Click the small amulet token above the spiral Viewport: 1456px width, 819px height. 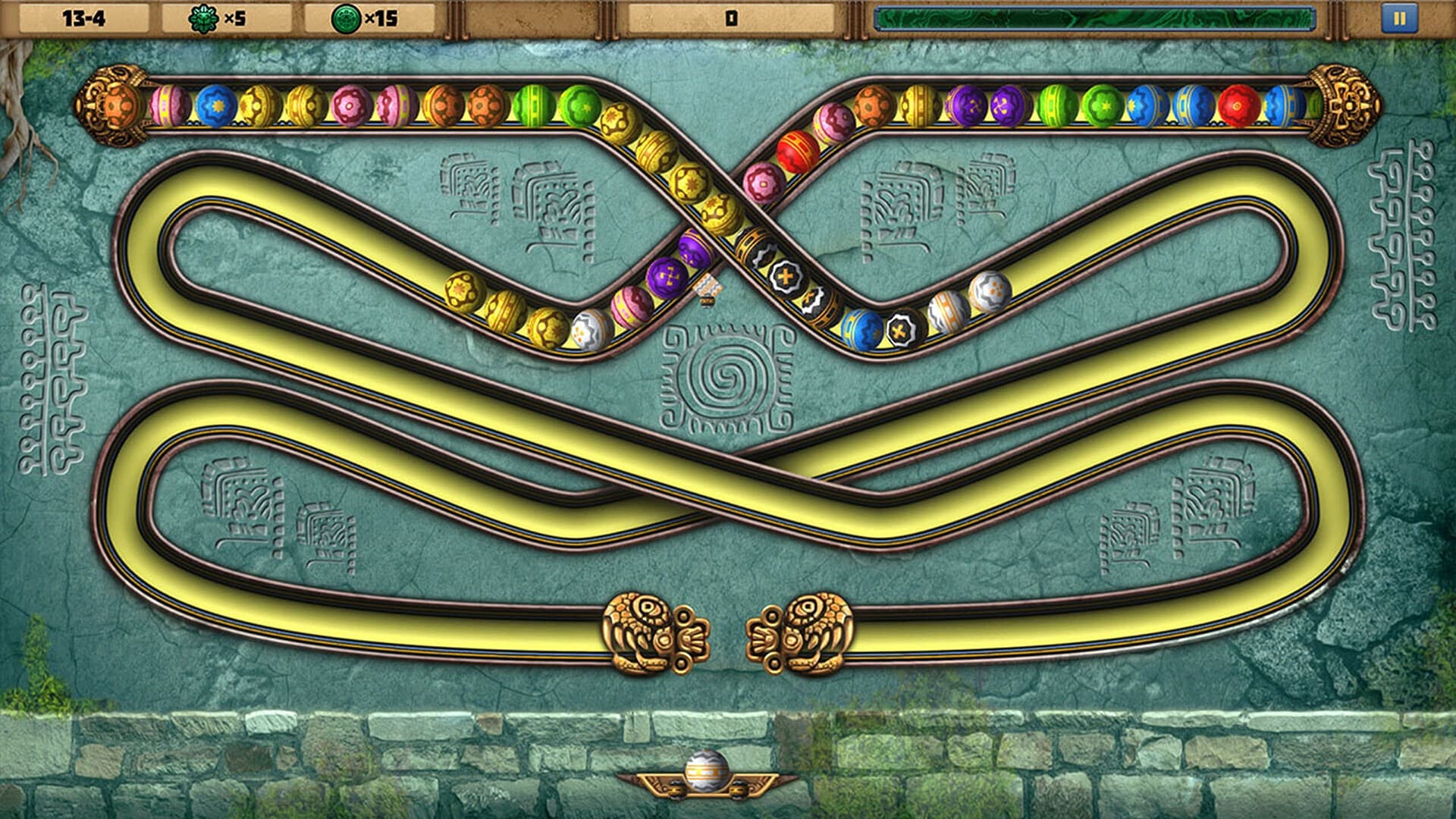pyautogui.click(x=709, y=288)
